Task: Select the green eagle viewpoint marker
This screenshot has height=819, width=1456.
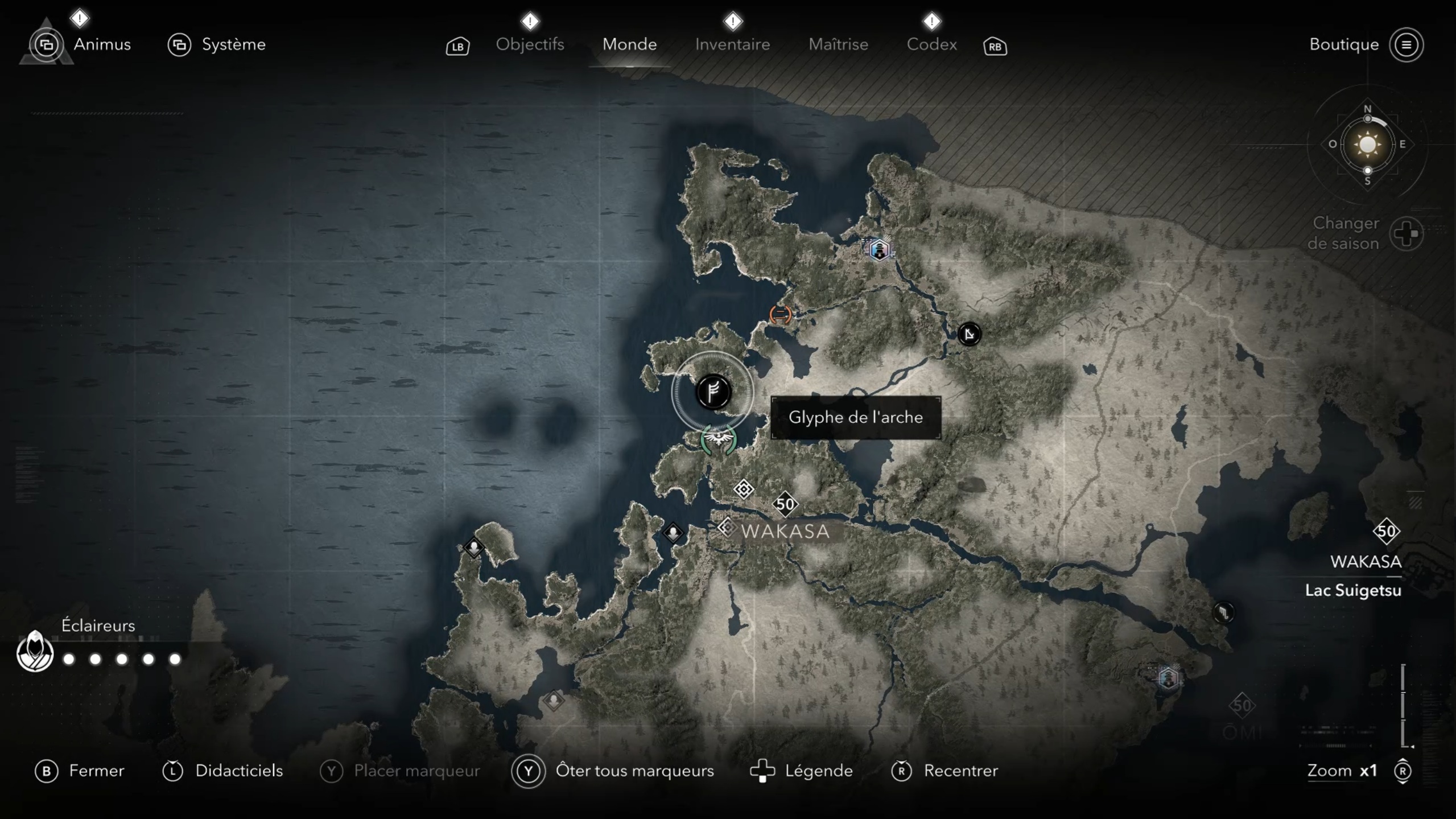Action: click(x=718, y=439)
